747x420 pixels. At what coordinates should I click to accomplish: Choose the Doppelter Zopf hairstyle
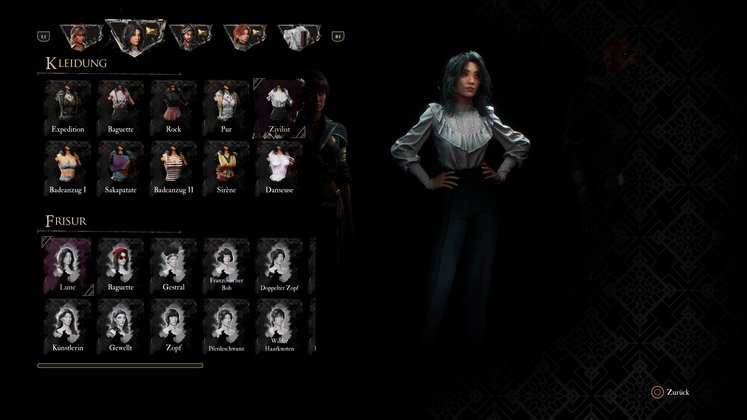pyautogui.click(x=279, y=265)
